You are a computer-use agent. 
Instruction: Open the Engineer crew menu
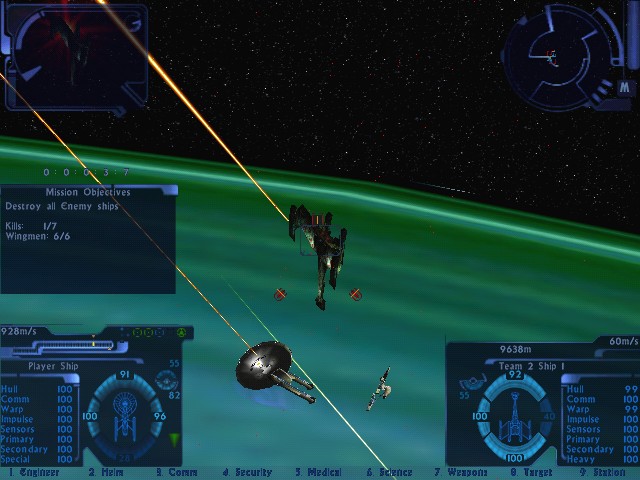point(34,472)
